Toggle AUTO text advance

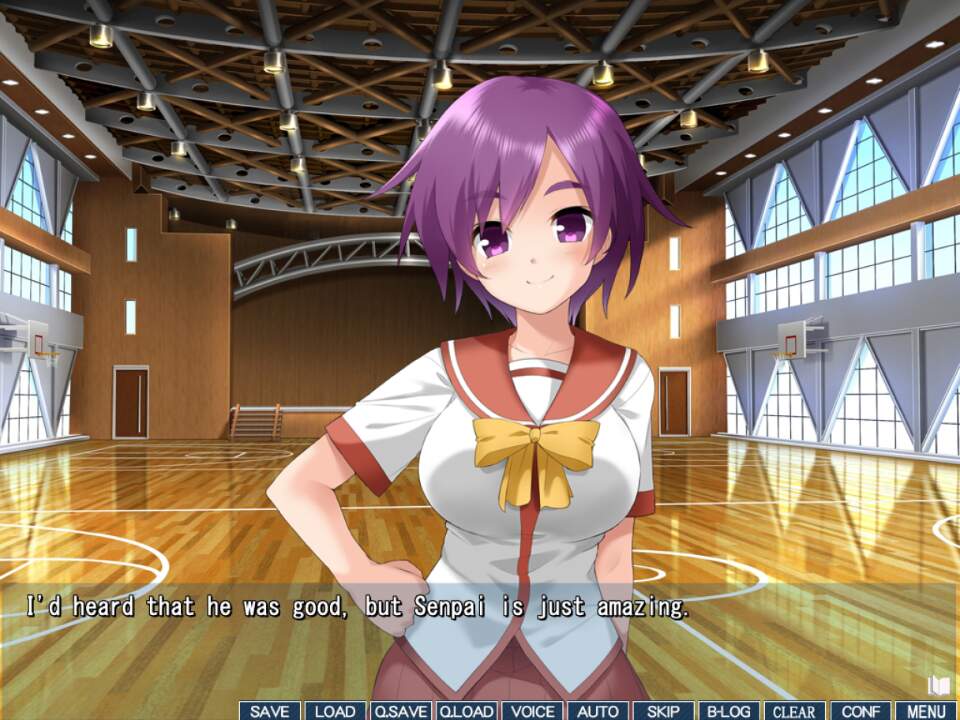click(598, 711)
